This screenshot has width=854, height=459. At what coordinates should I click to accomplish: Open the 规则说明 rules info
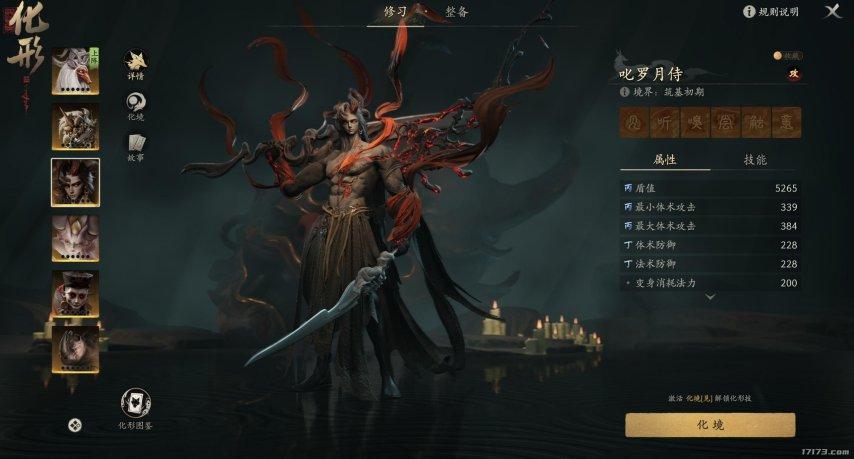coord(771,12)
